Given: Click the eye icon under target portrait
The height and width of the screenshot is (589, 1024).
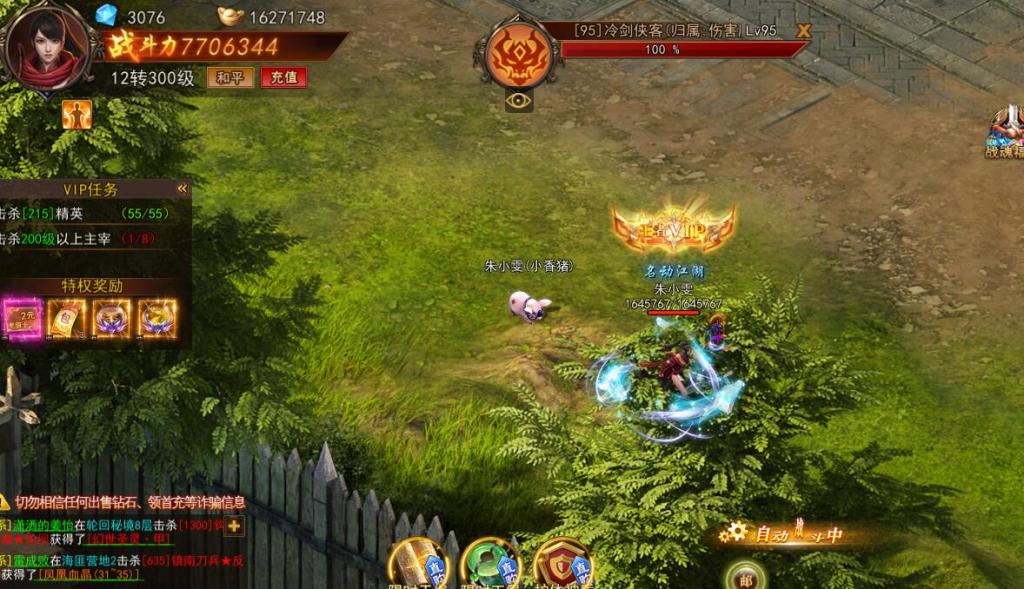Looking at the screenshot, I should [x=518, y=100].
